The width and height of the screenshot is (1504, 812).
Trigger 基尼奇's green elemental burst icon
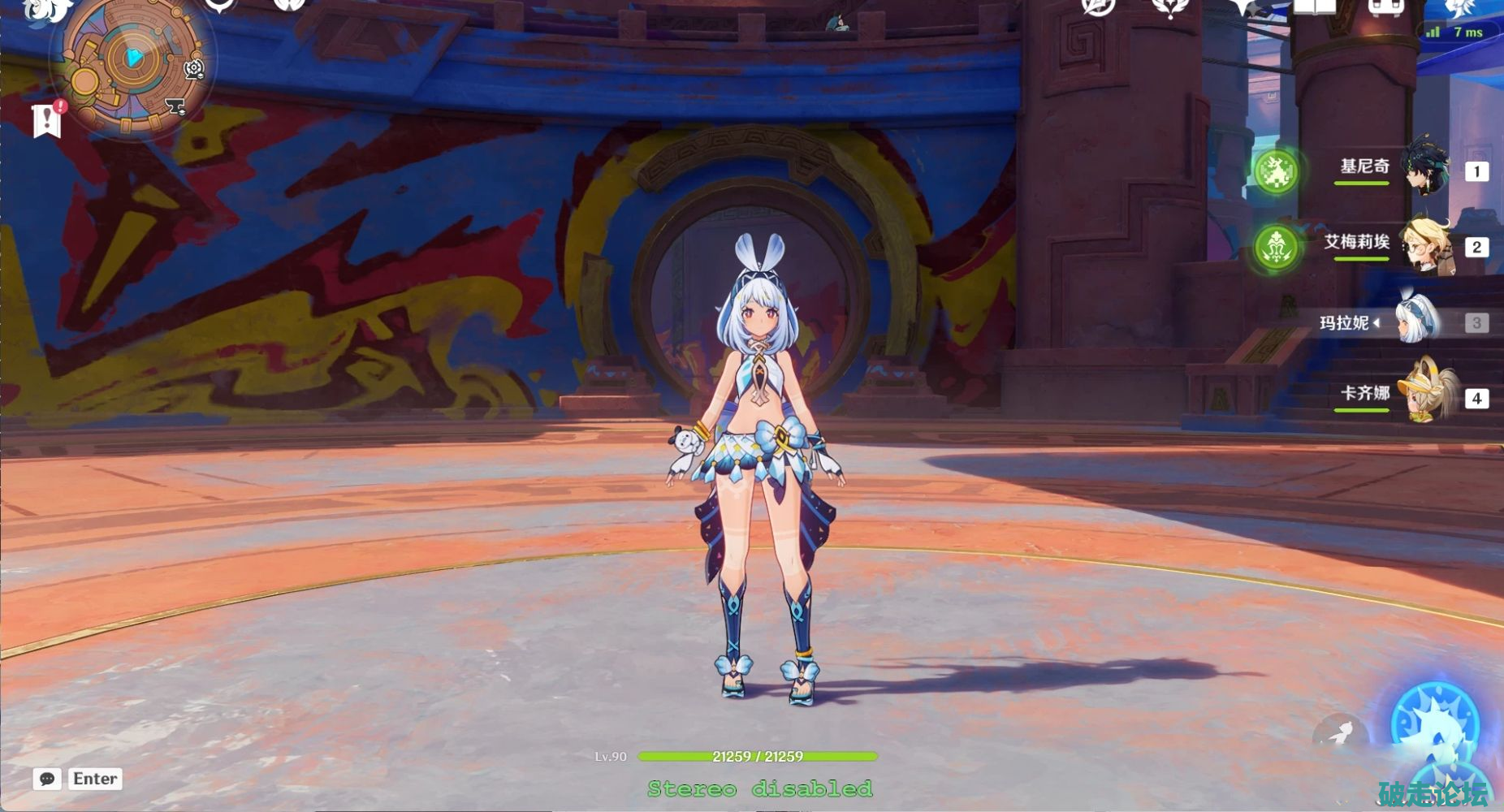(1276, 171)
